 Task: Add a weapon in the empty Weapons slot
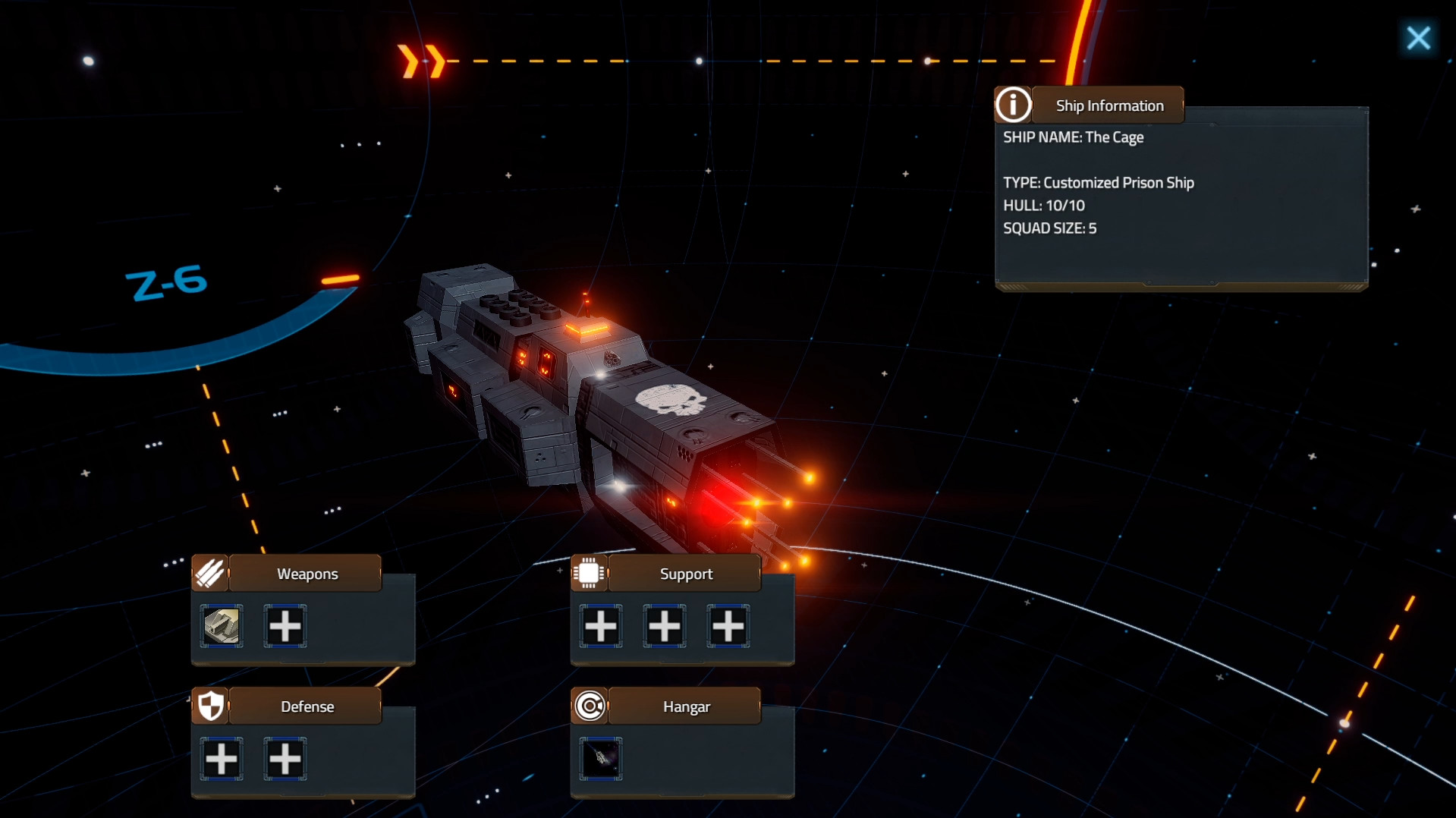pyautogui.click(x=285, y=626)
